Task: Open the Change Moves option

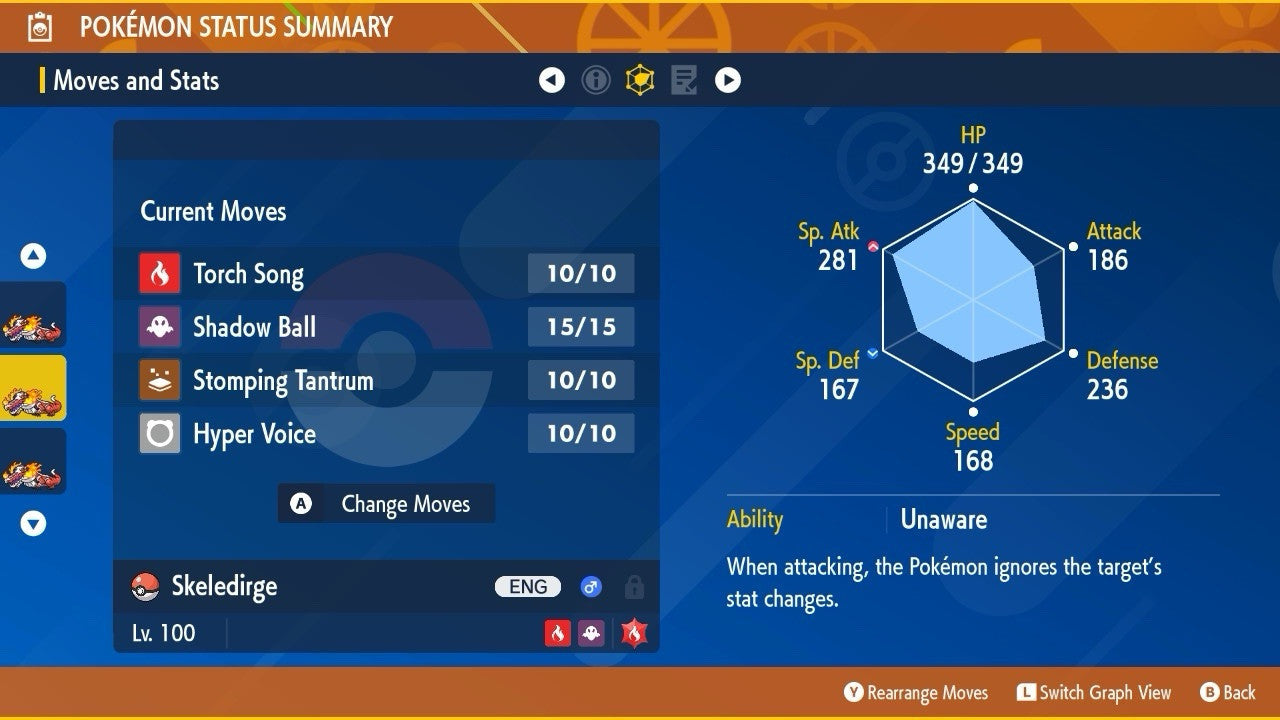Action: point(386,504)
